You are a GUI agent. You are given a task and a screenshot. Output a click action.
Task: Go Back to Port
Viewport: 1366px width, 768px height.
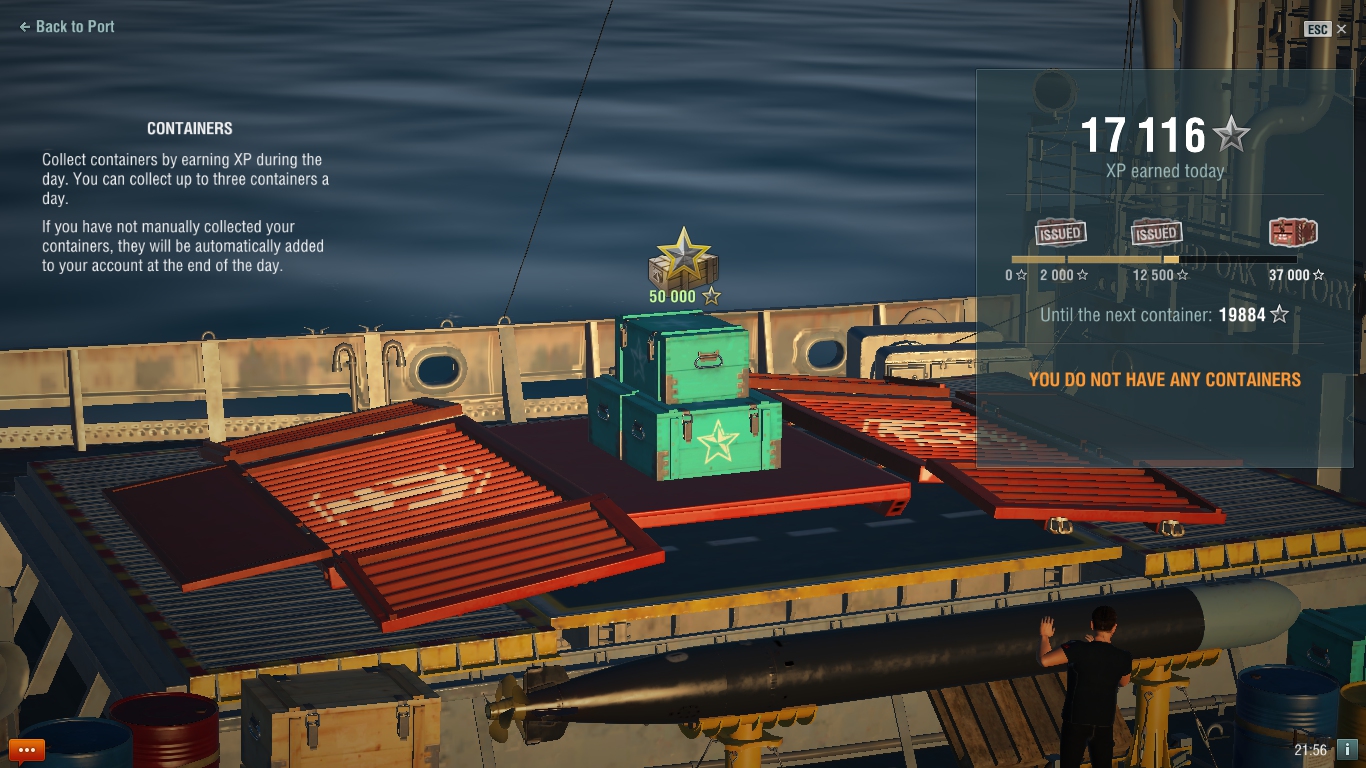(67, 27)
